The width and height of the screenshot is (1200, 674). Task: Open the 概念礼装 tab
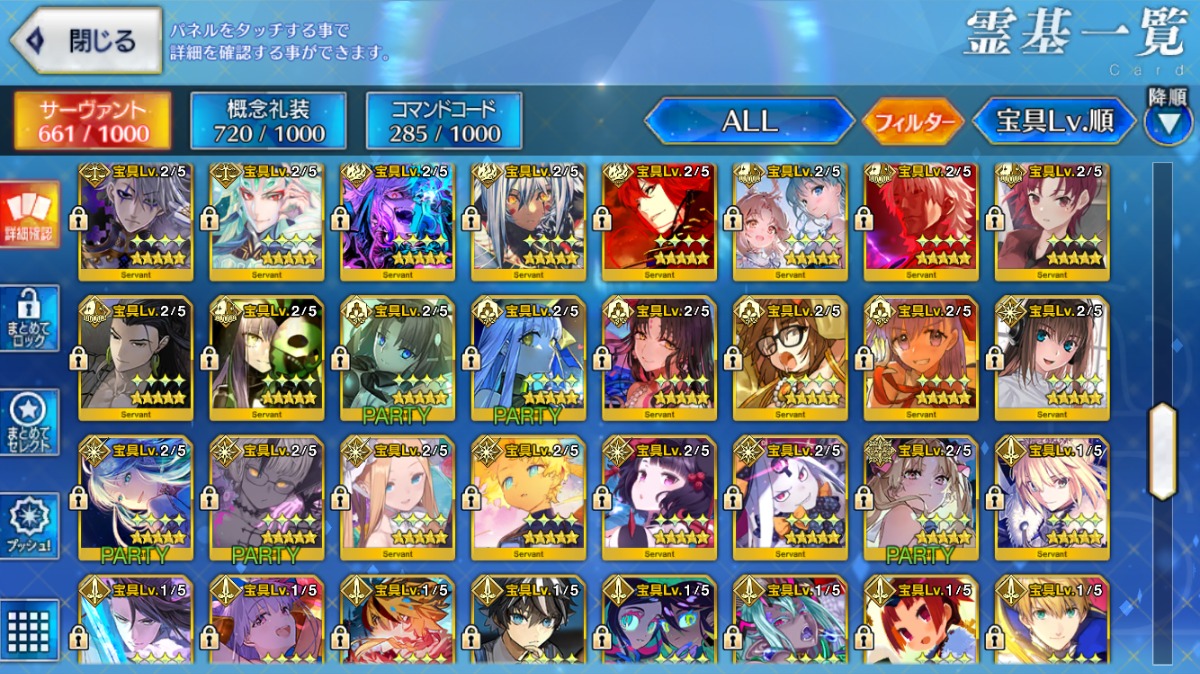click(x=268, y=121)
